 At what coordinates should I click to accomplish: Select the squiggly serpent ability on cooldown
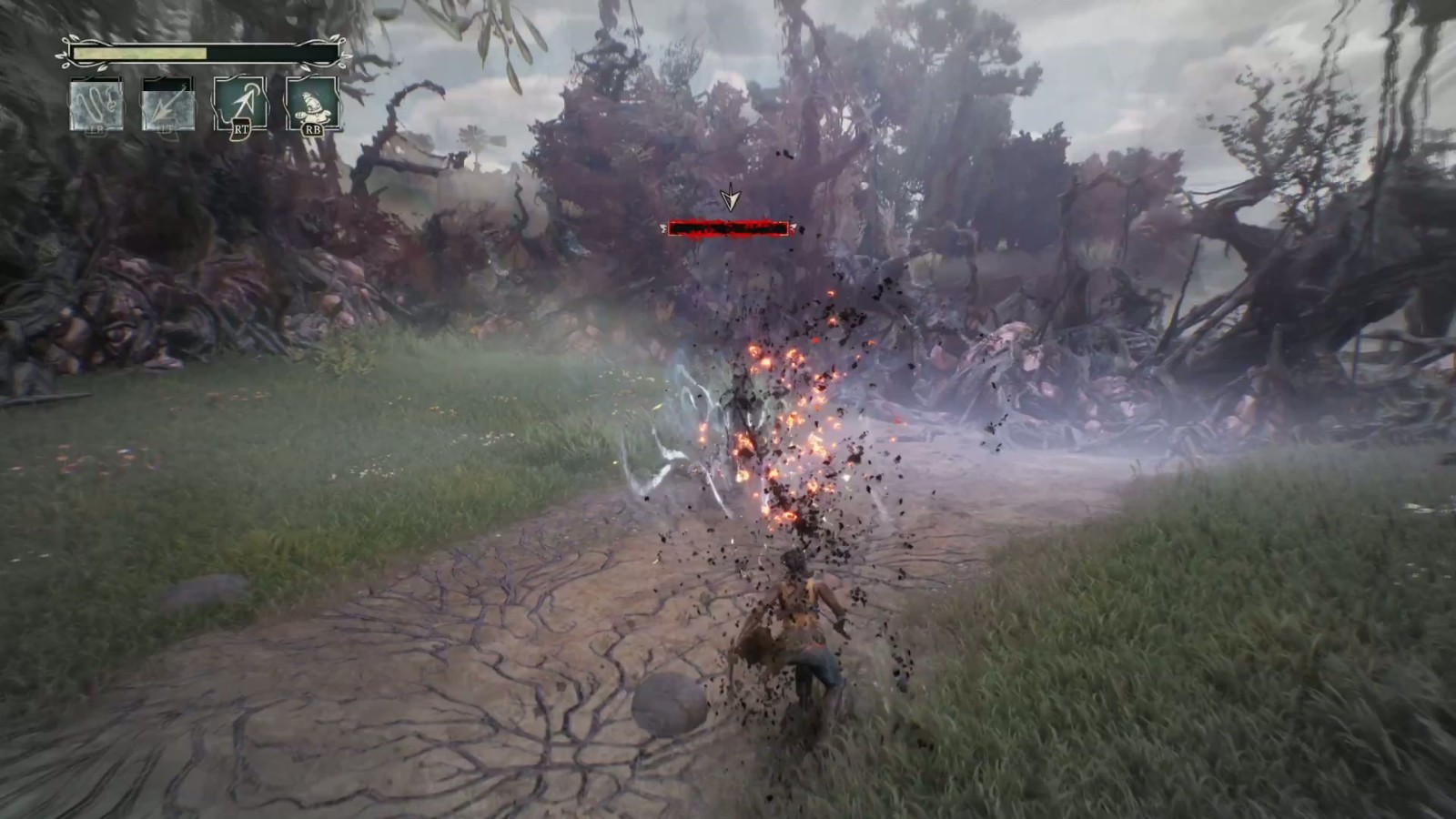pyautogui.click(x=96, y=105)
